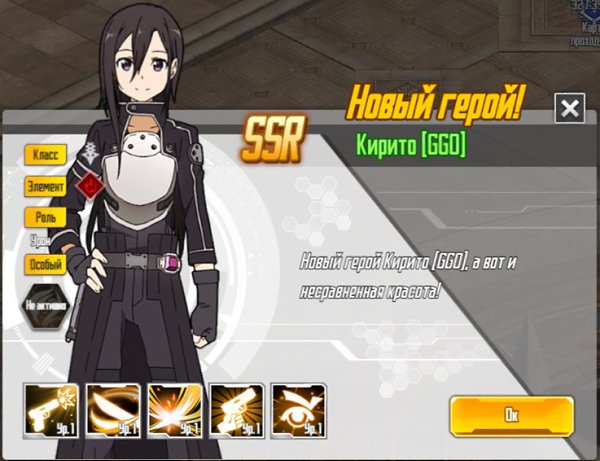This screenshot has height=461, width=600.
Task: Select the Роль label
Action: tap(46, 216)
